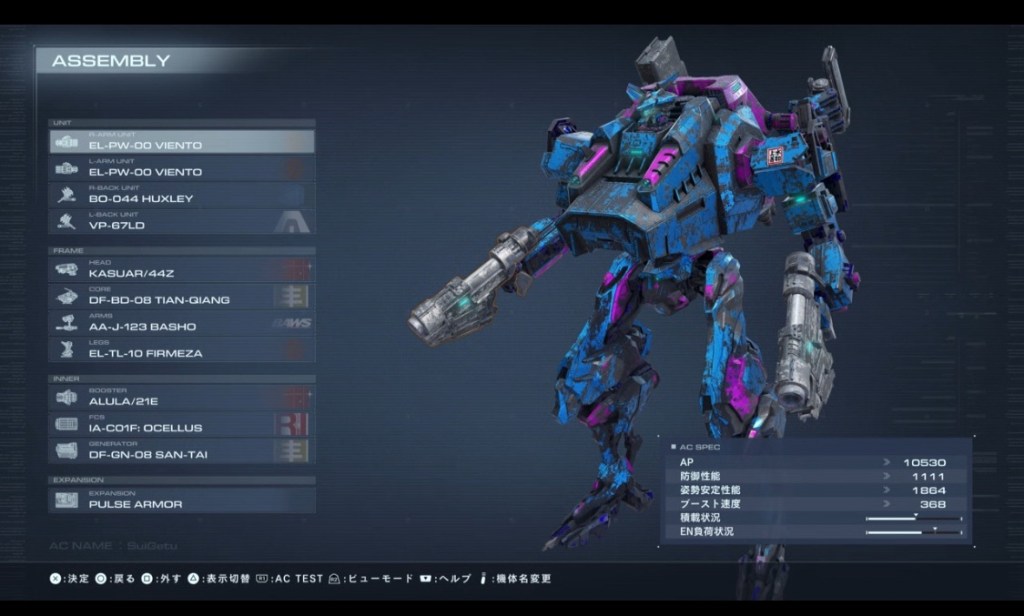
Task: Select the DF-GN-08 SAN-TAI generator
Action: coord(181,452)
